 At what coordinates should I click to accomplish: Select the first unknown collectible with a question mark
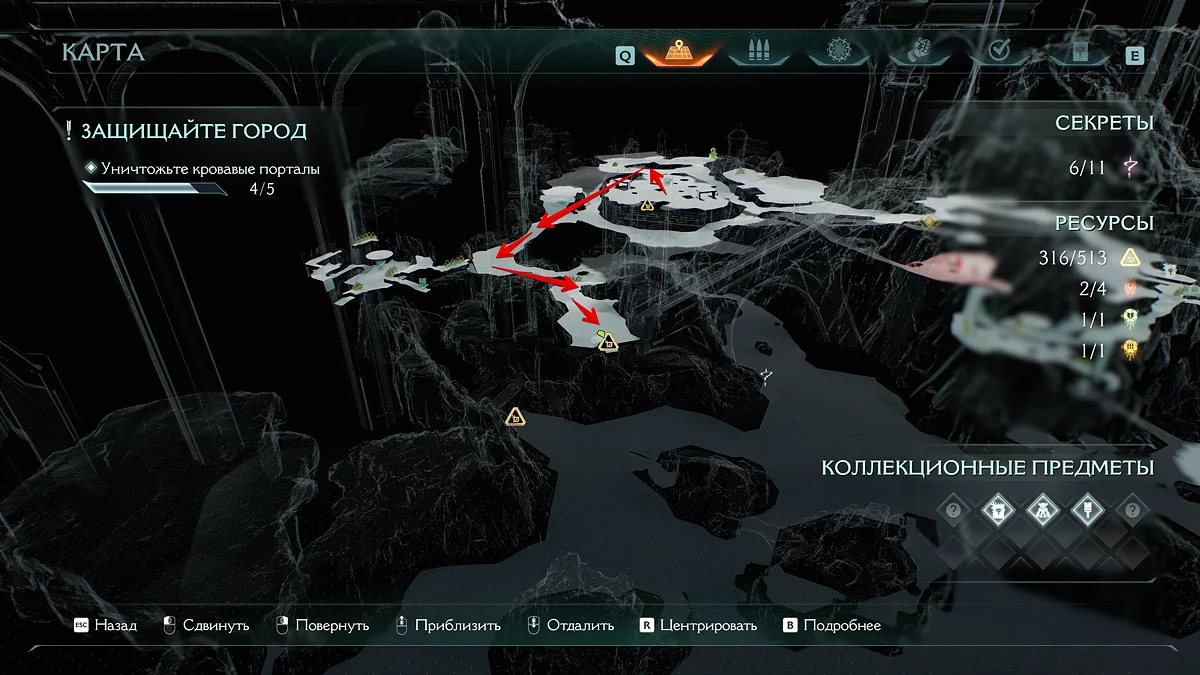(x=954, y=511)
